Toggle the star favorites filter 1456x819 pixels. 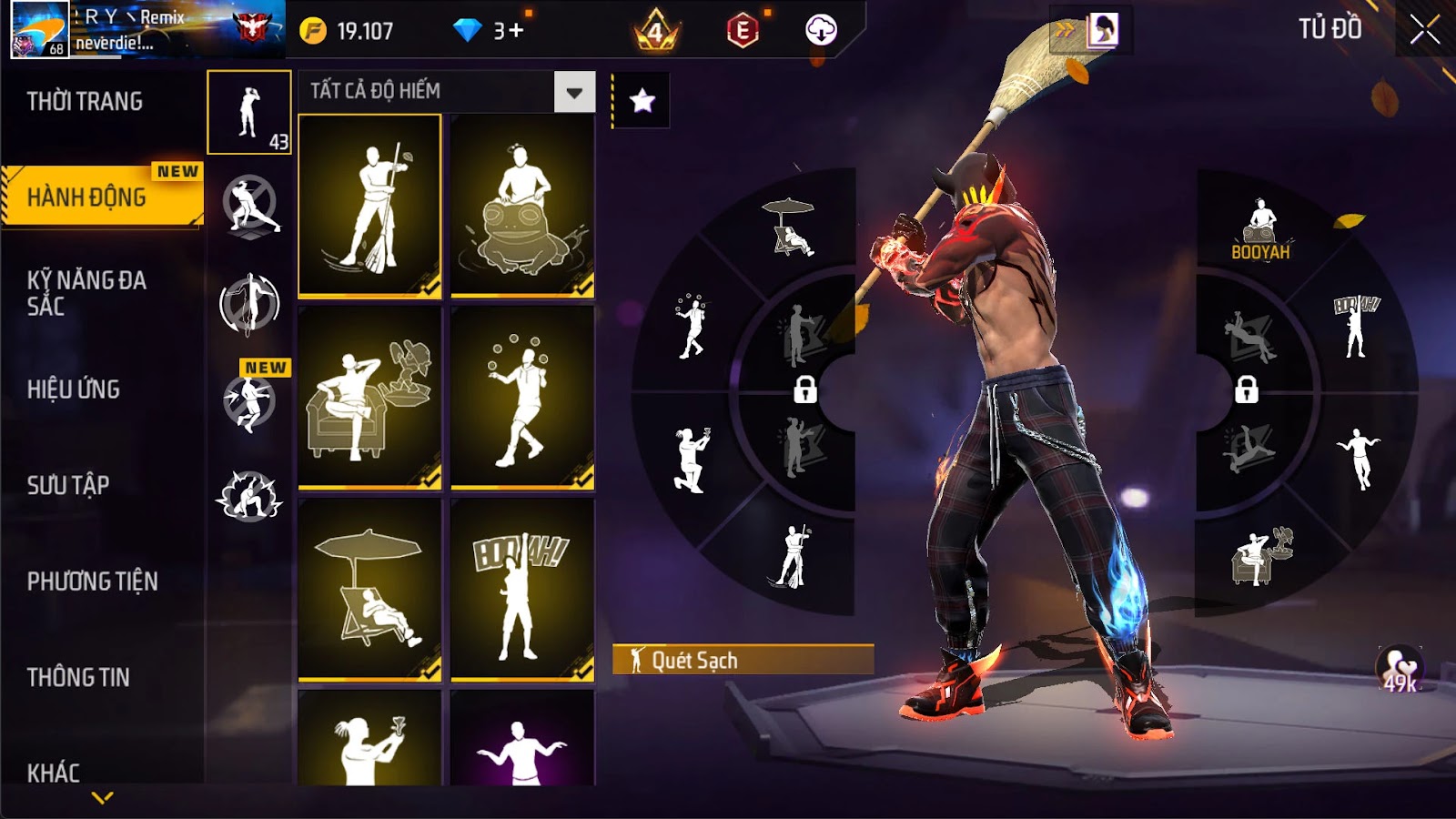coord(642,100)
